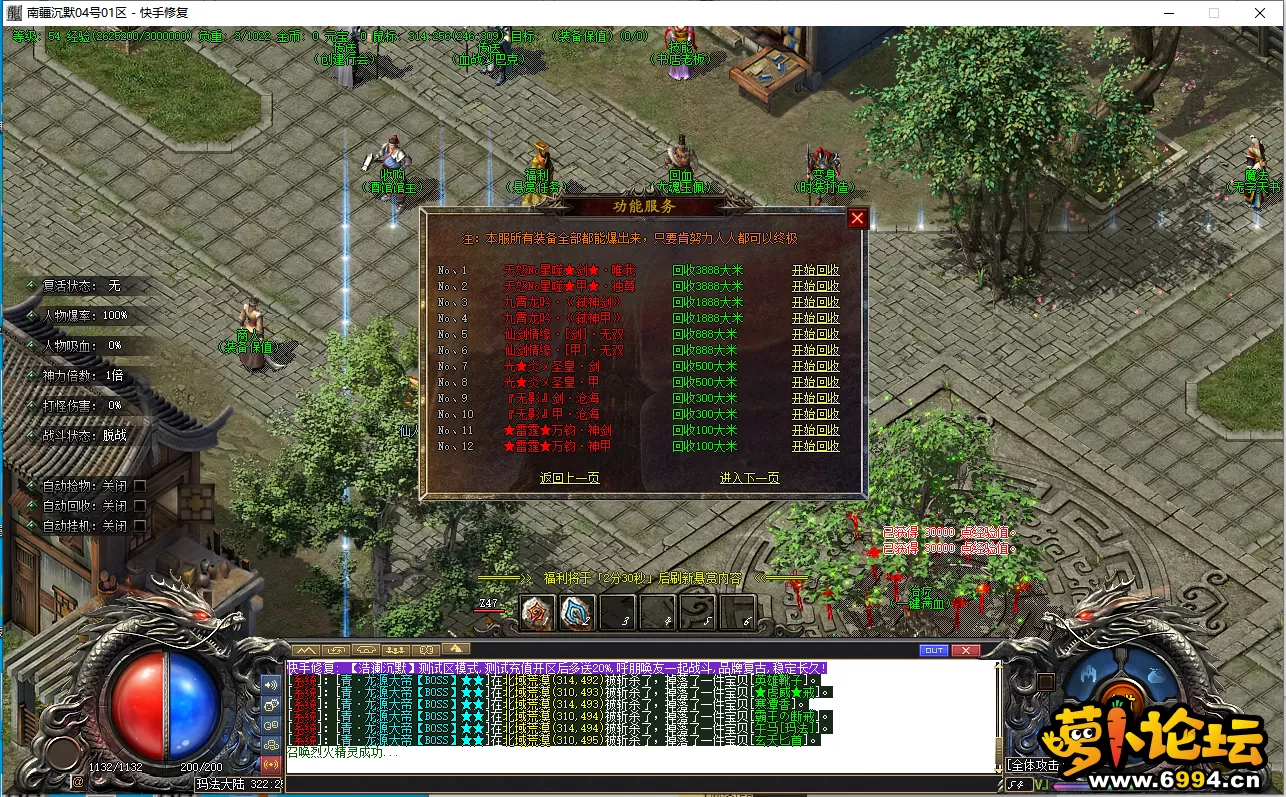Click 开始回收 for row No.12

[815, 446]
